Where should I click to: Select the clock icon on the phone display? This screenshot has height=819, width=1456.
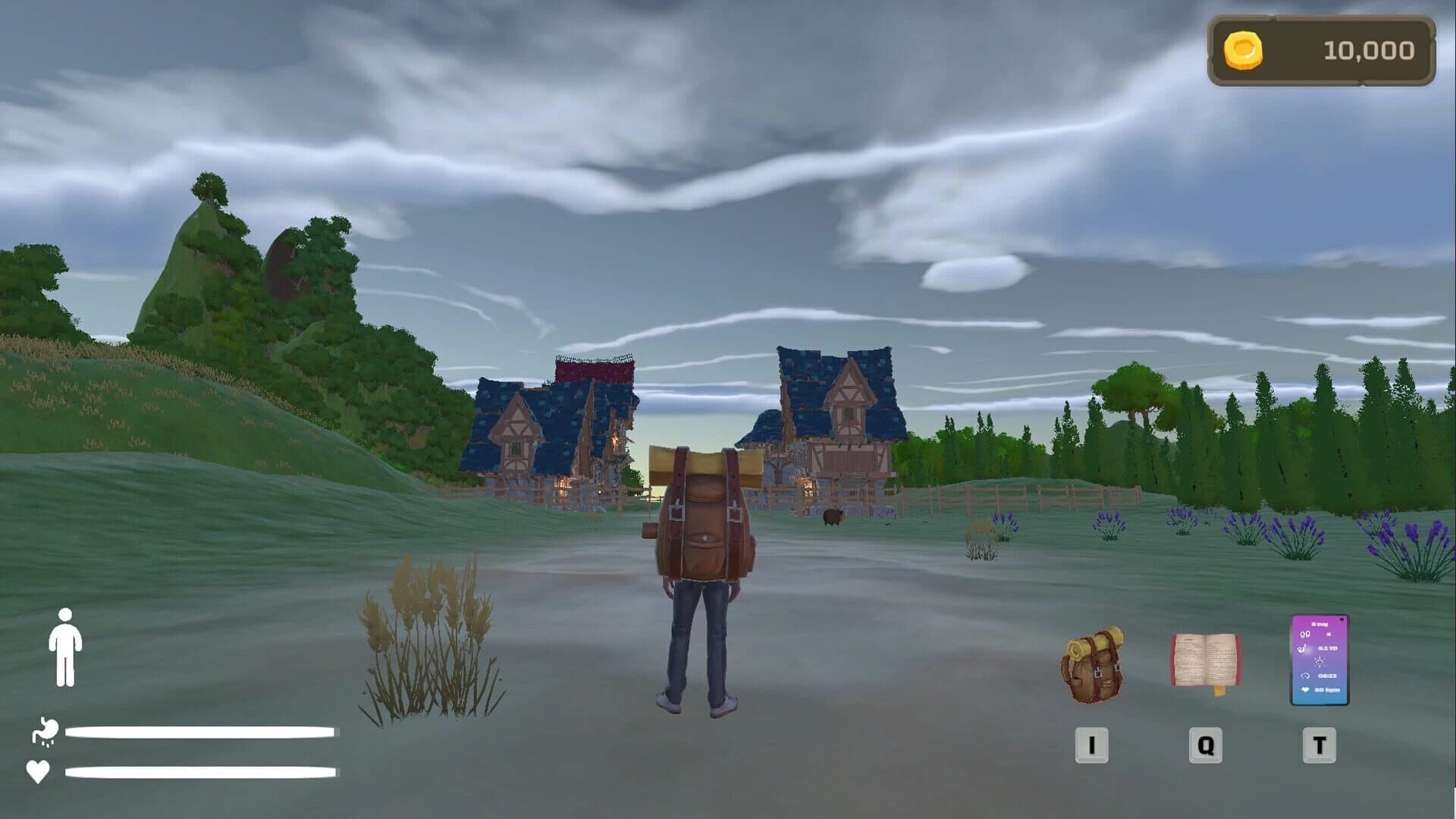pos(1306,676)
